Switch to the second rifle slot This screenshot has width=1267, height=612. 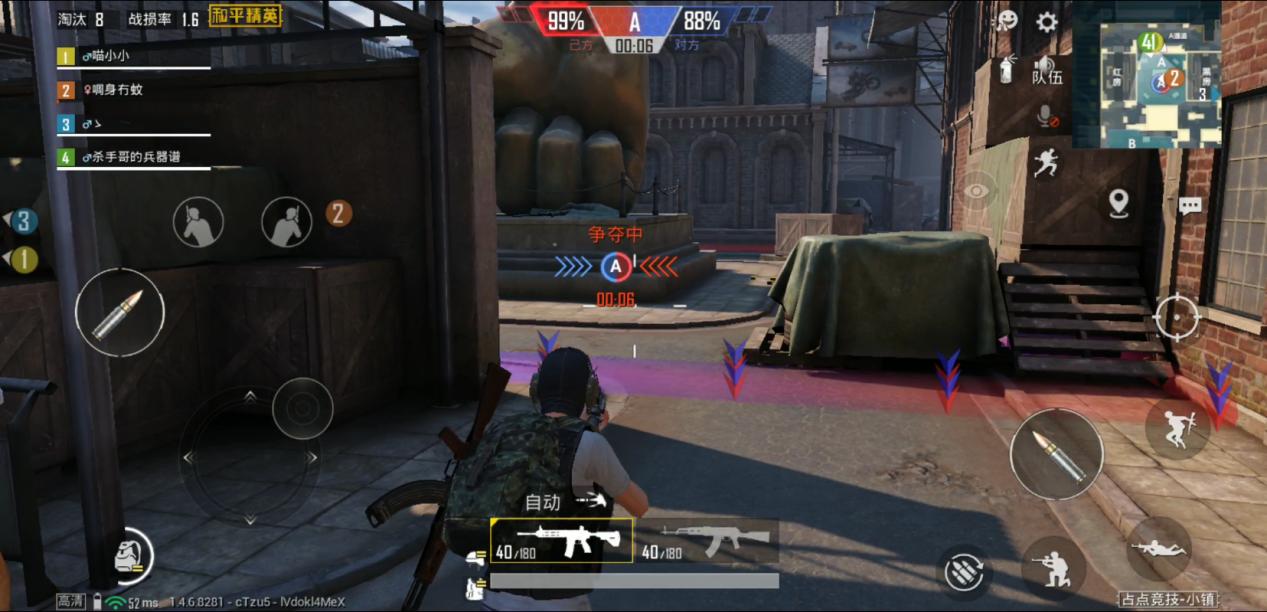706,541
